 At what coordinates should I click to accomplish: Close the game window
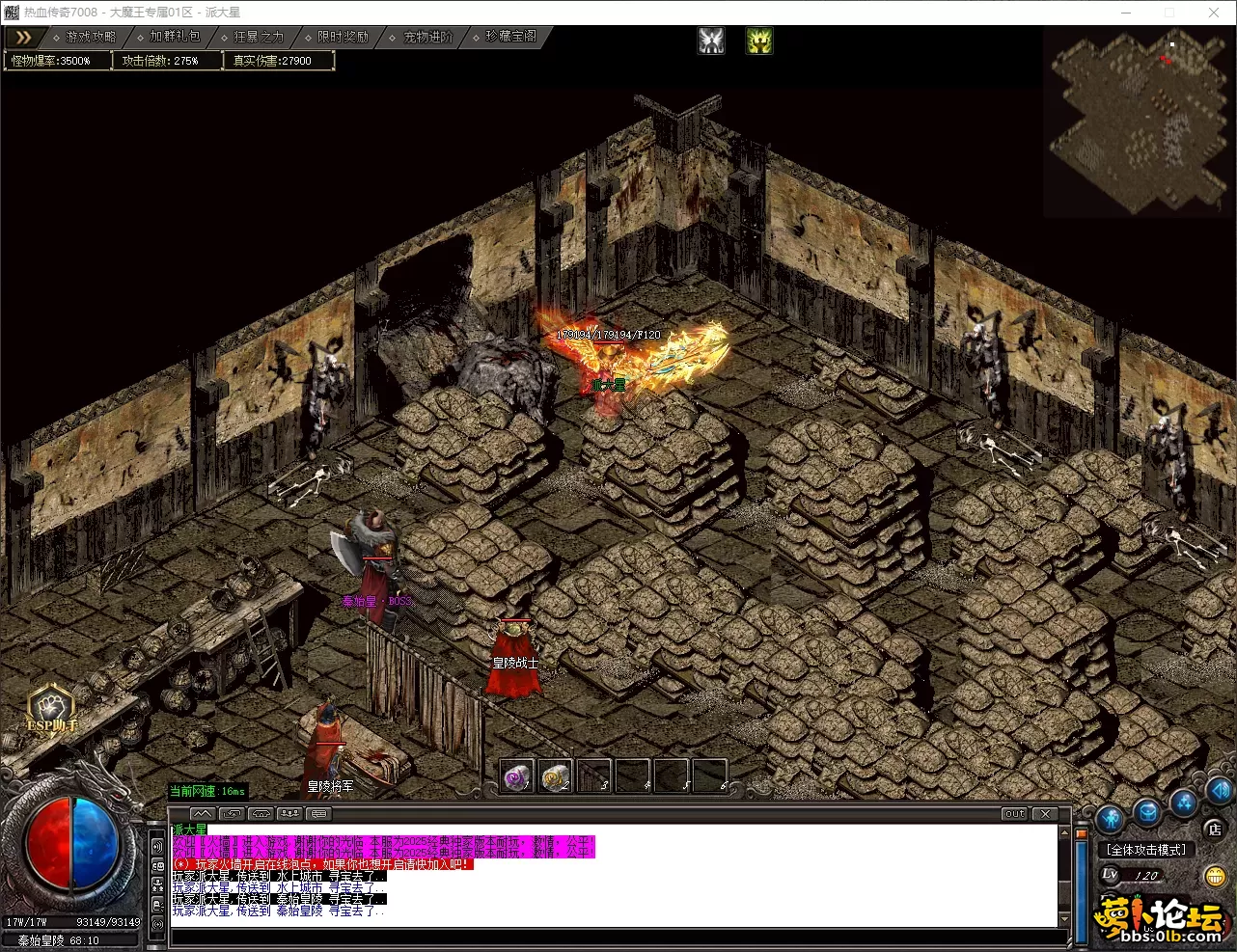1213,13
